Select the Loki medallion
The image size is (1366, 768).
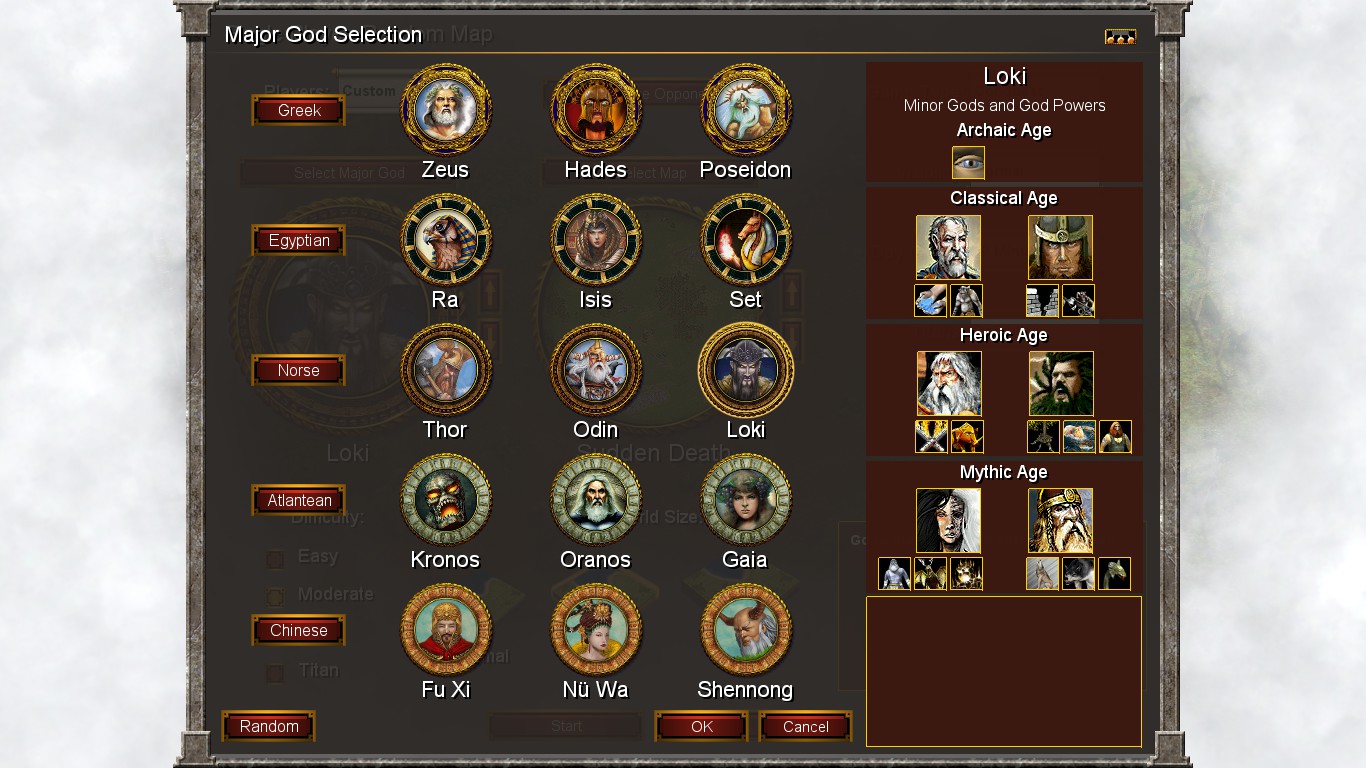(745, 370)
